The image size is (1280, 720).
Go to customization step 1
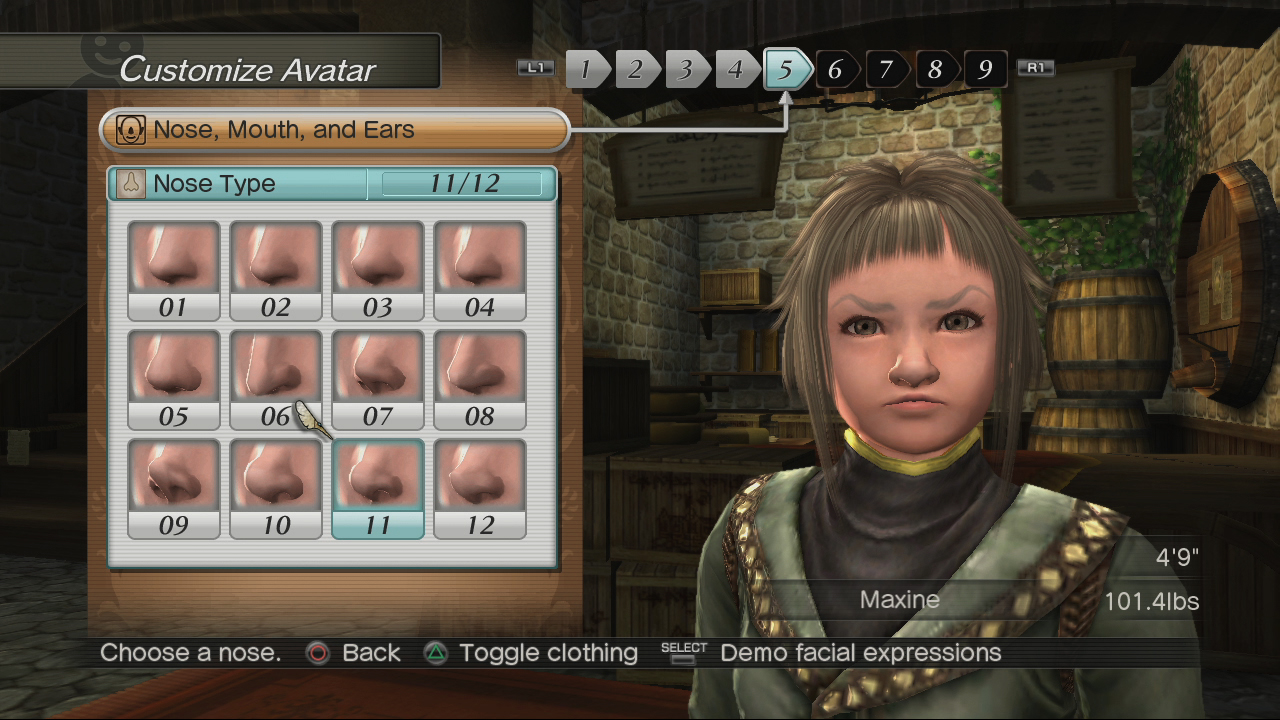(587, 69)
